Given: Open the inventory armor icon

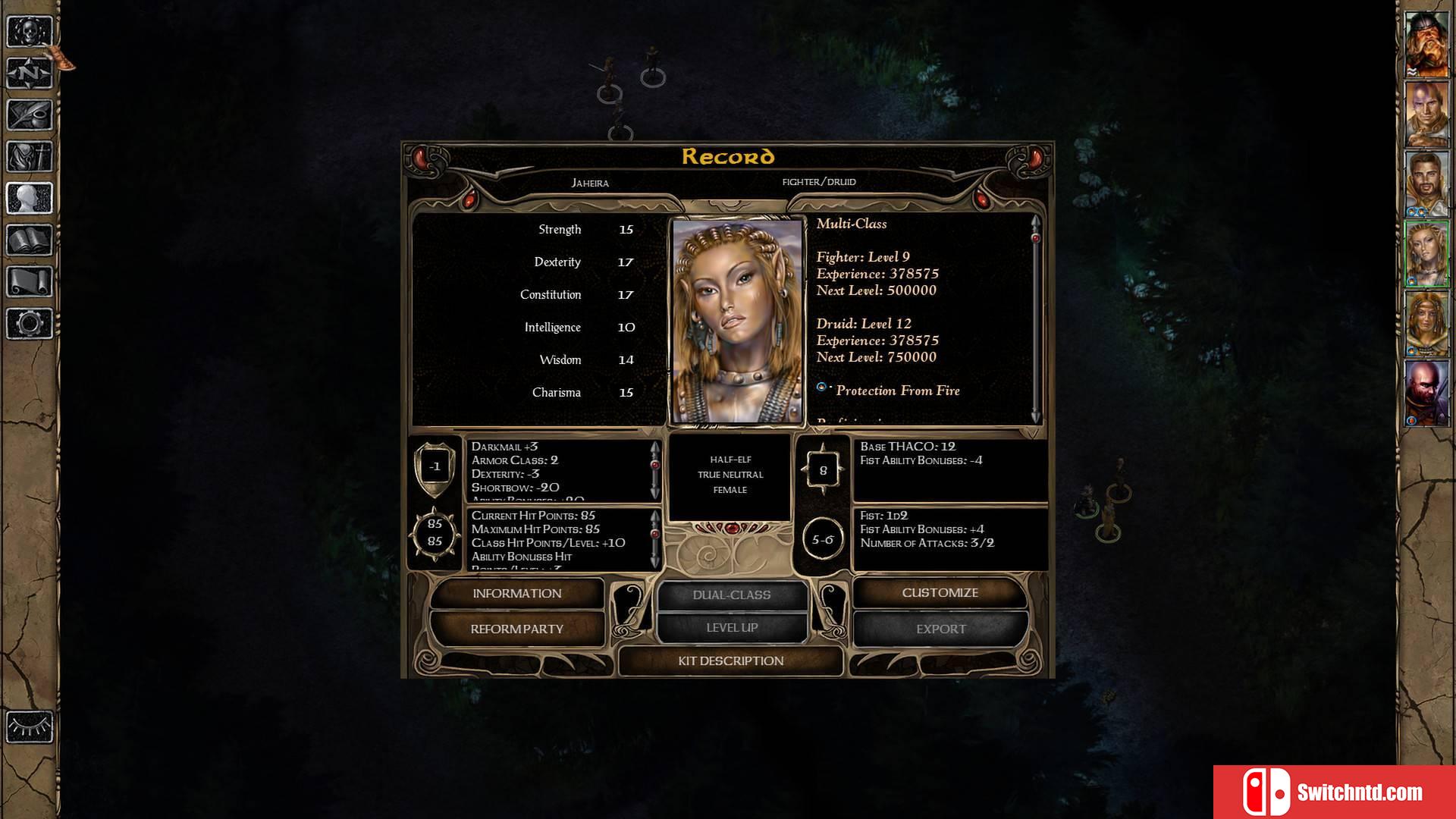Looking at the screenshot, I should click(30, 157).
